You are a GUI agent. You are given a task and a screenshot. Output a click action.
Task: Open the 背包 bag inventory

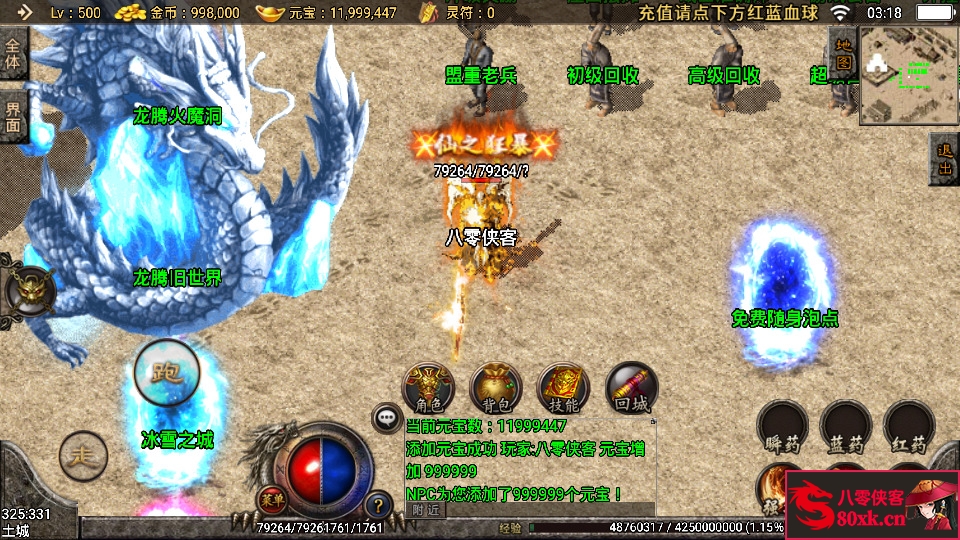(x=496, y=388)
